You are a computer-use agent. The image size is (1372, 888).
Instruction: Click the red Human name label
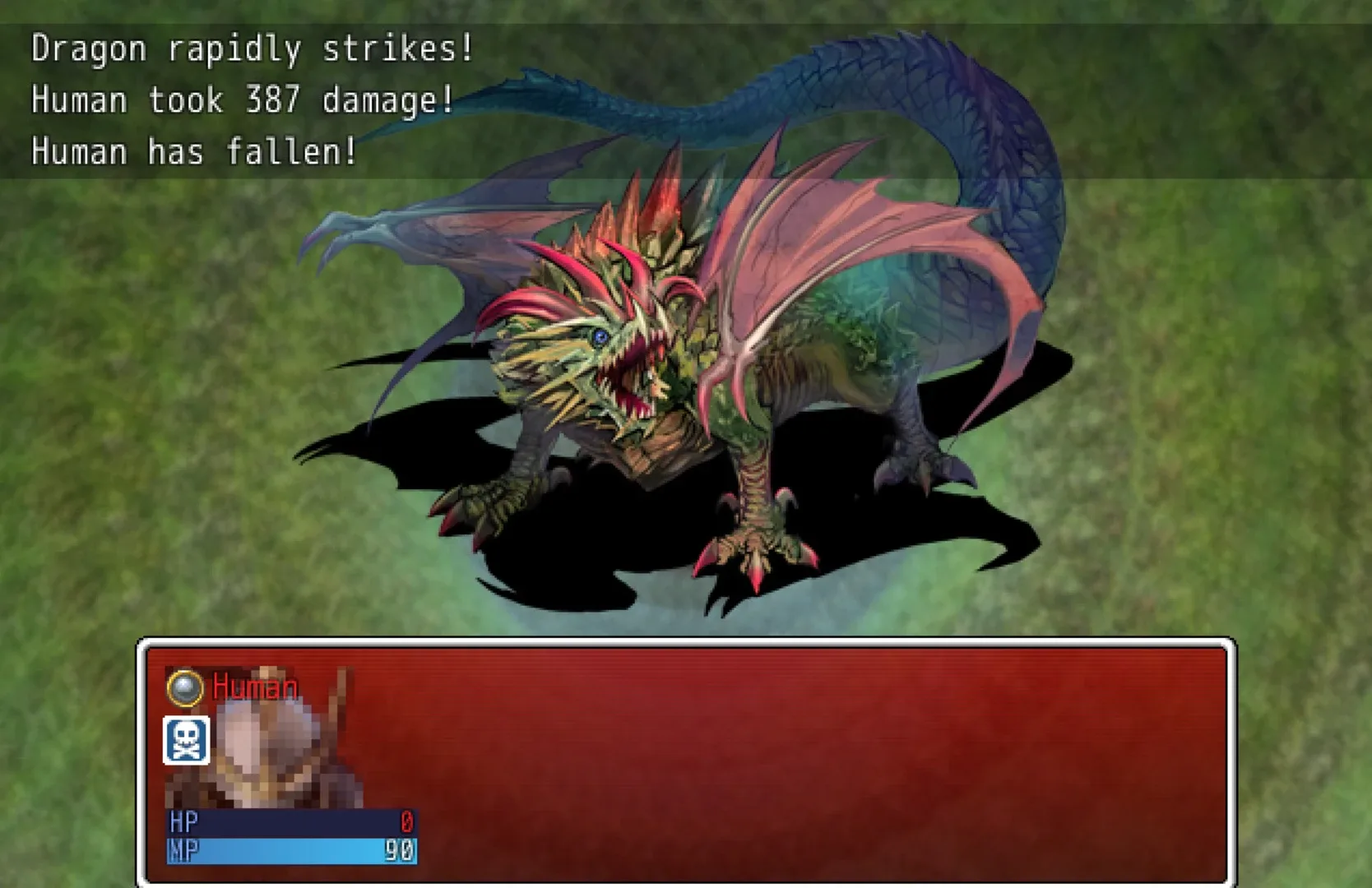(x=253, y=688)
